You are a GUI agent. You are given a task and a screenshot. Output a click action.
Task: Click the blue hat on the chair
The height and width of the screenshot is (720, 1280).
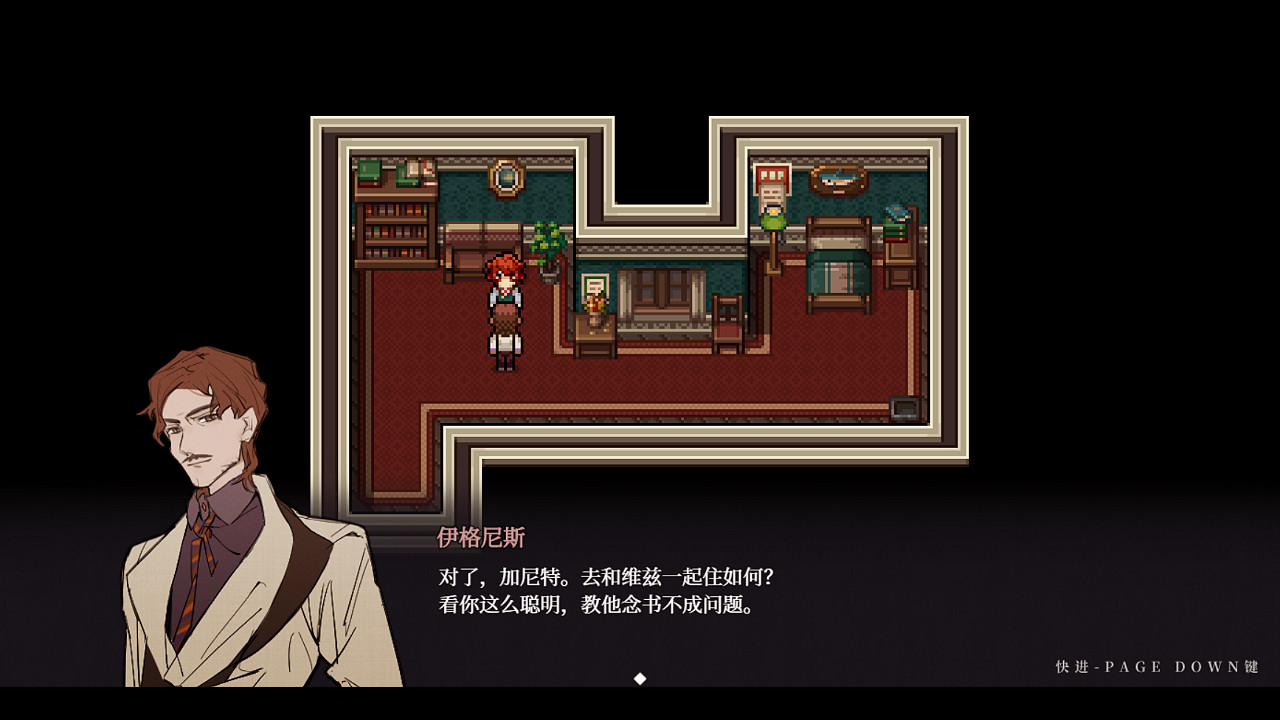tap(897, 215)
